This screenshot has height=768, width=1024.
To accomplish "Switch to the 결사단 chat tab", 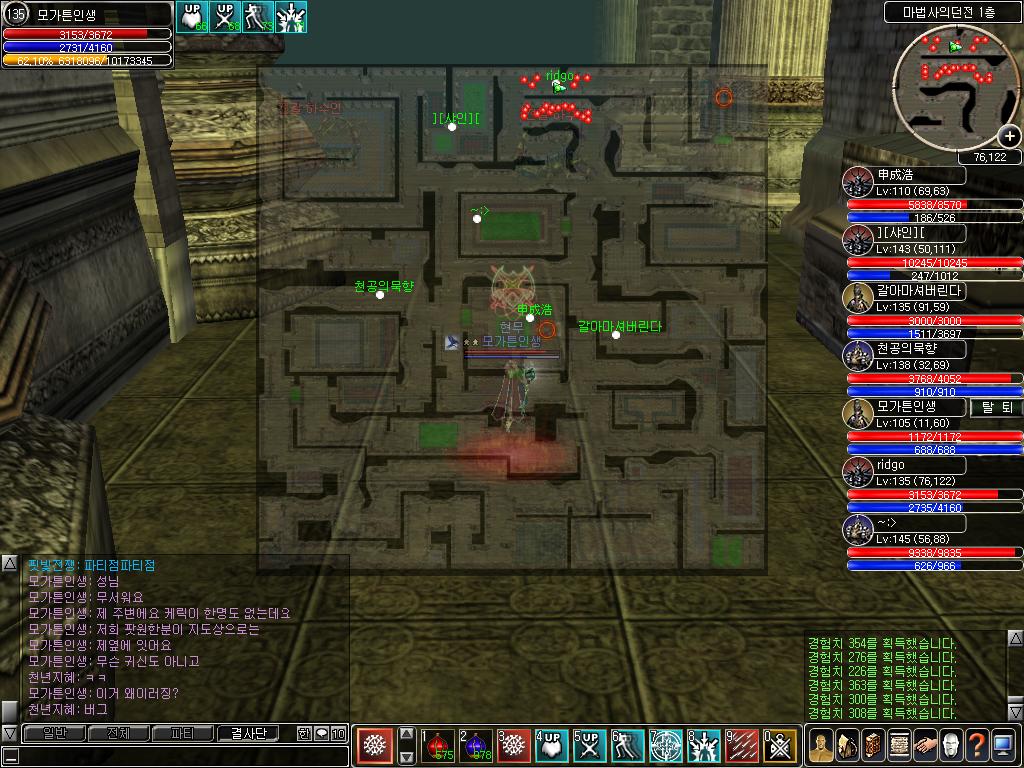I will point(247,733).
